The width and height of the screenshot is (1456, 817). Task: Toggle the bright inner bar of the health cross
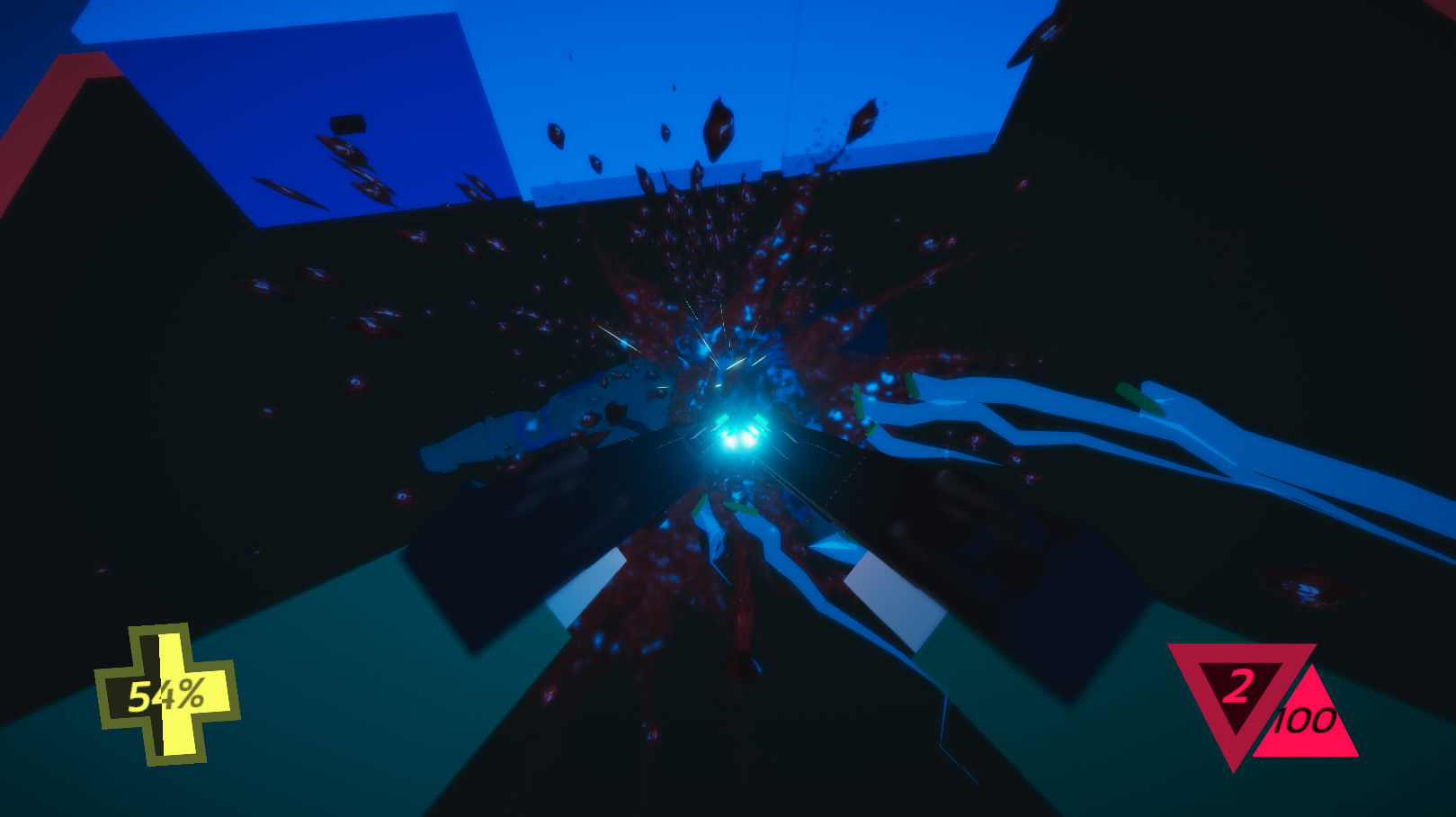click(x=171, y=738)
